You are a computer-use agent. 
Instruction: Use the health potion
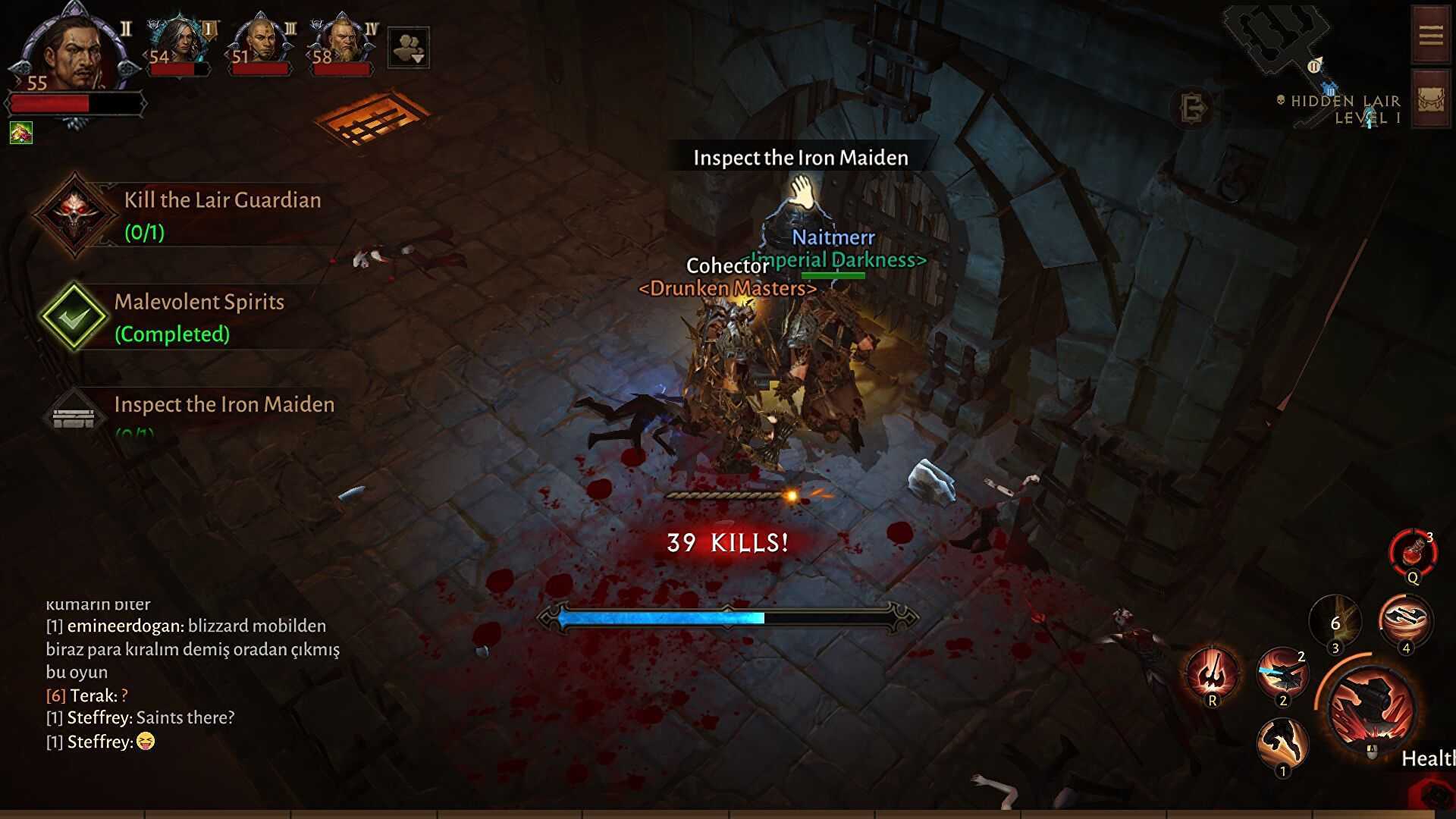(1412, 553)
